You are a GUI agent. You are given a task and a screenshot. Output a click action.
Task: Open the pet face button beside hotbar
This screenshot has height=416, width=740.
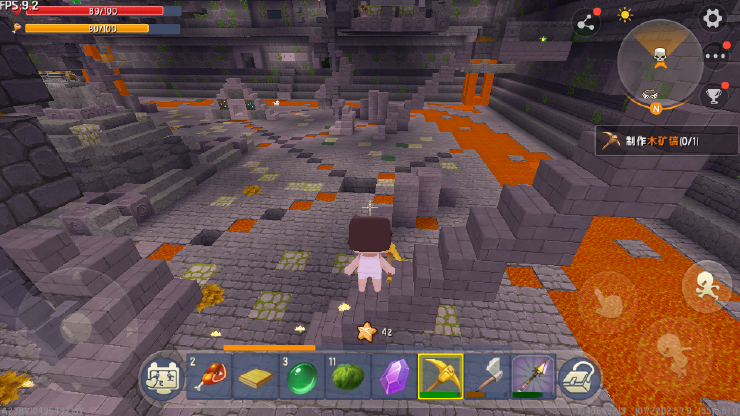(x=160, y=377)
